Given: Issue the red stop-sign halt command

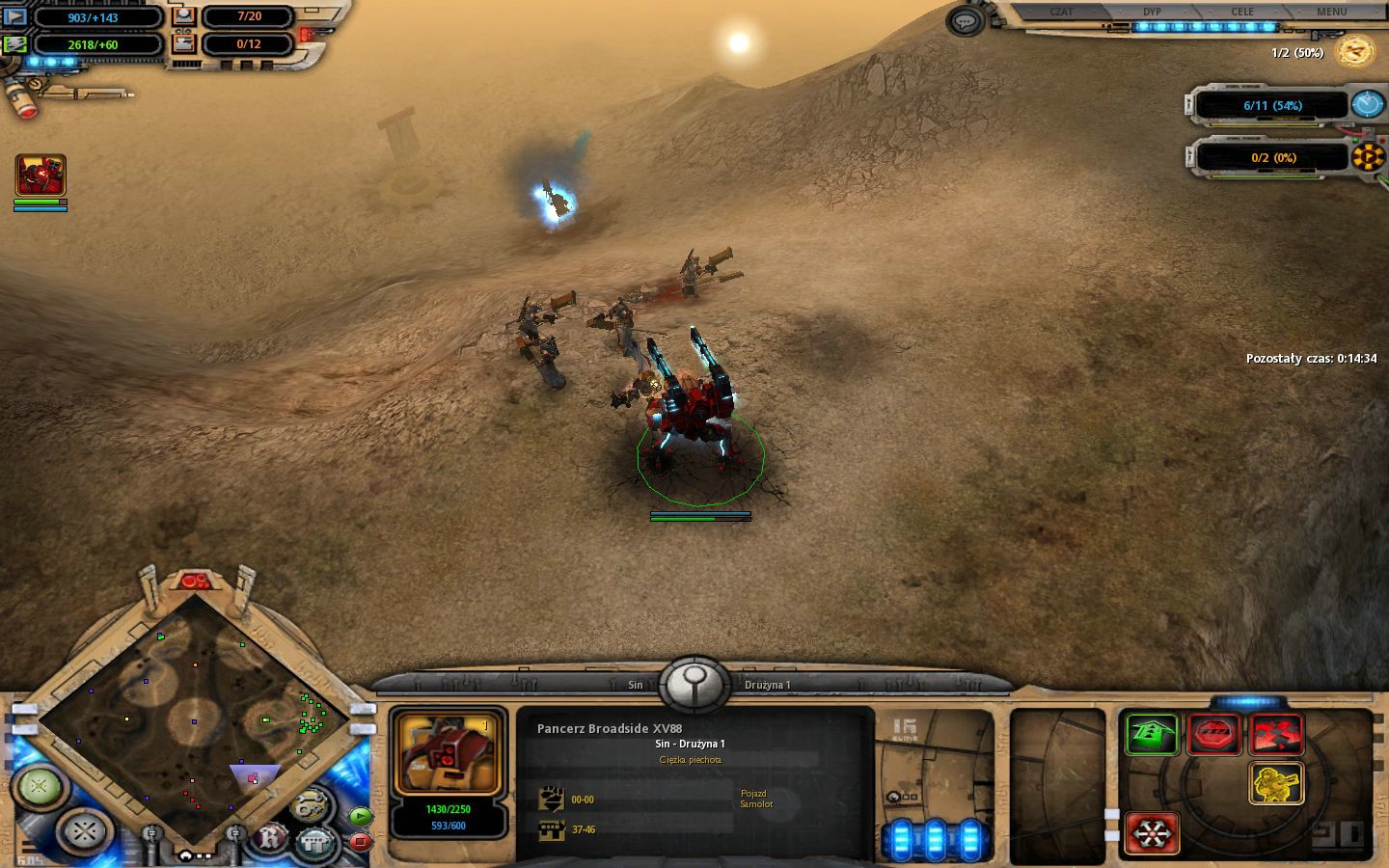Looking at the screenshot, I should point(1215,735).
